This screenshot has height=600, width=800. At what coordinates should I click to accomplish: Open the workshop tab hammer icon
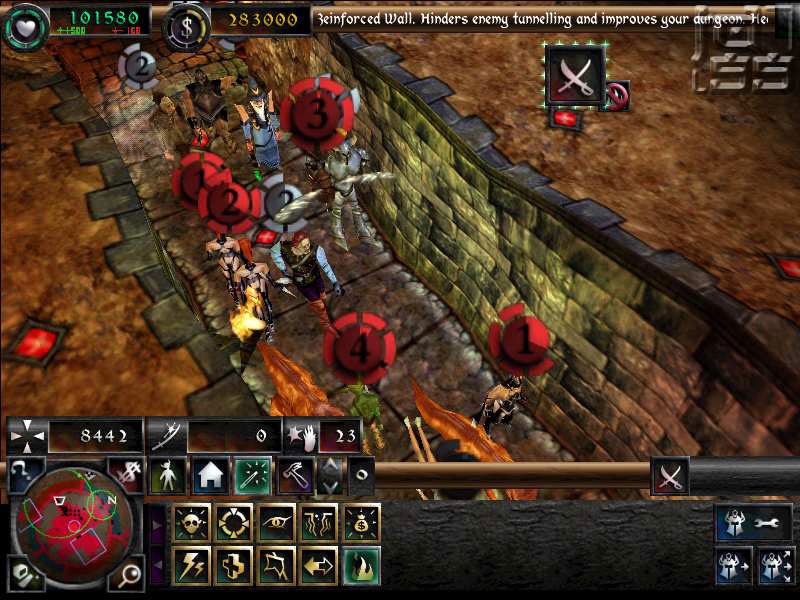click(295, 476)
